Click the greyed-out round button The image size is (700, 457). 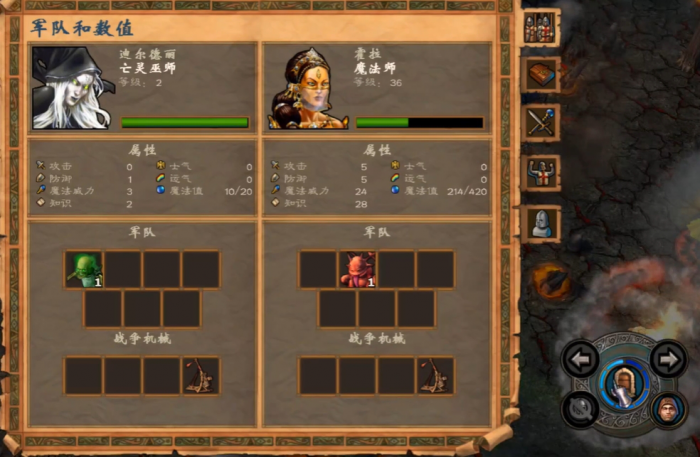pyautogui.click(x=580, y=408)
